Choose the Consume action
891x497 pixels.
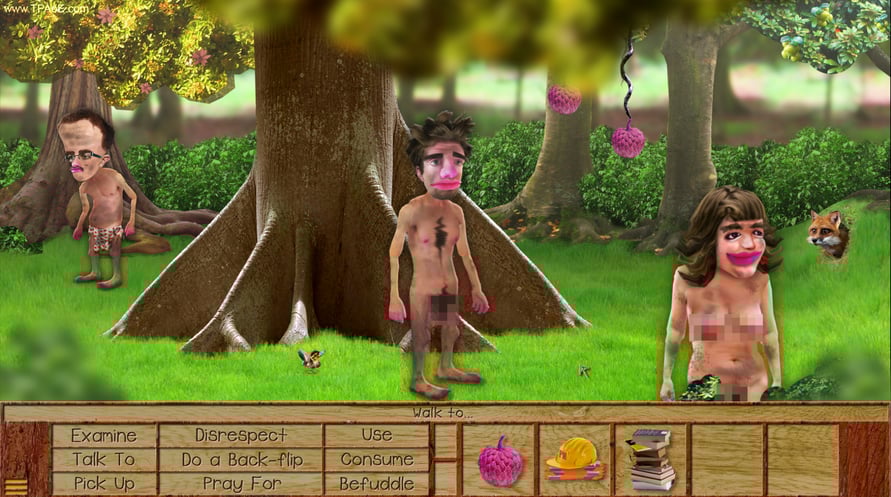pos(377,459)
